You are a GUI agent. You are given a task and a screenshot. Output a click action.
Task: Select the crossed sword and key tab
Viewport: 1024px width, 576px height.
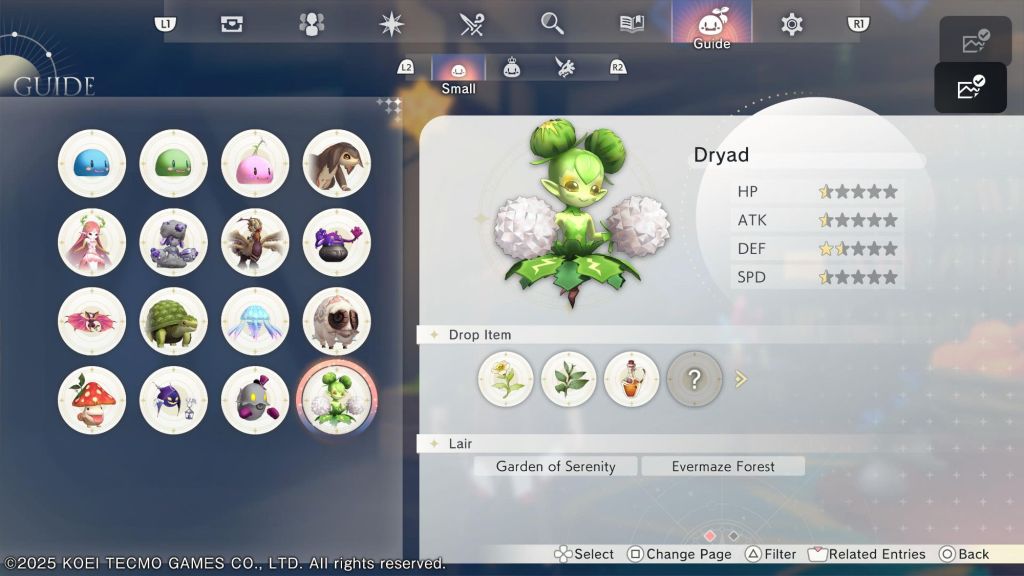tap(472, 24)
